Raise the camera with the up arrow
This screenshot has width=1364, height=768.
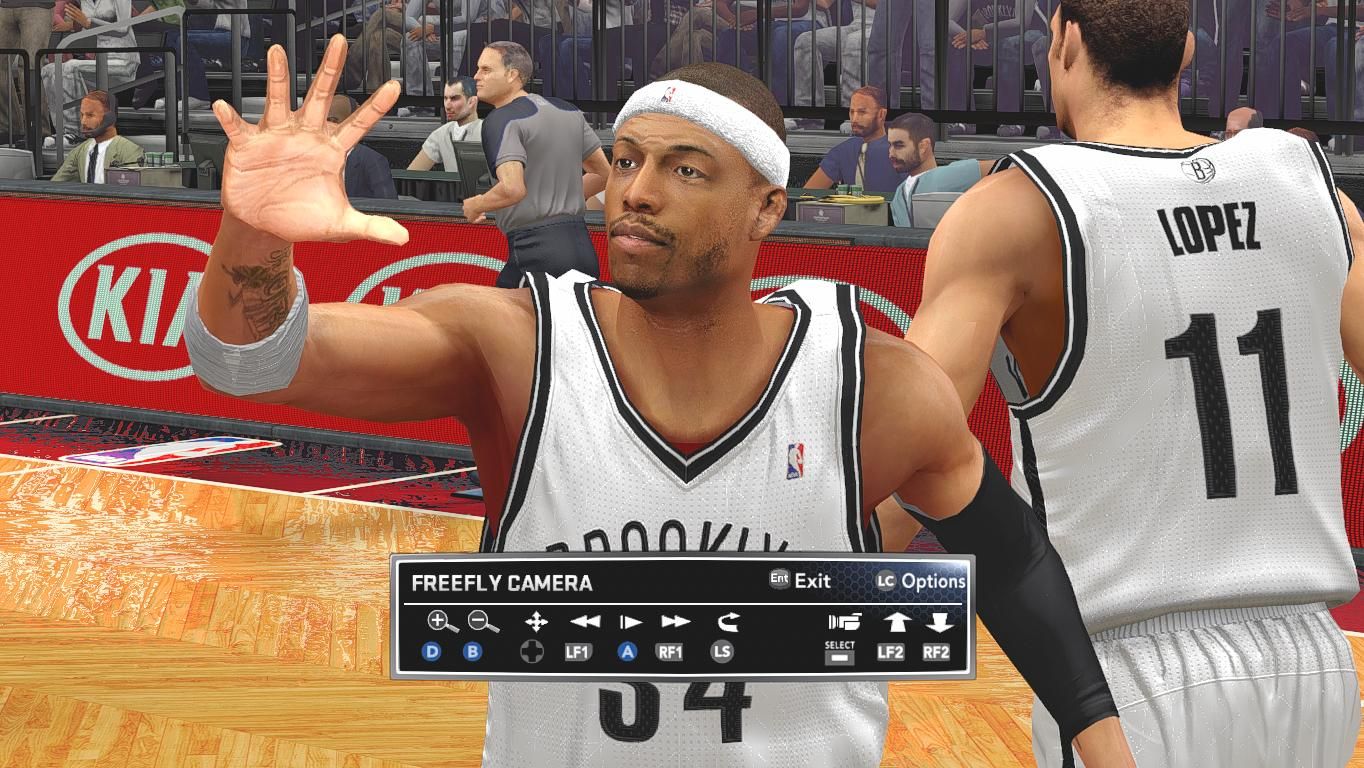(x=895, y=622)
